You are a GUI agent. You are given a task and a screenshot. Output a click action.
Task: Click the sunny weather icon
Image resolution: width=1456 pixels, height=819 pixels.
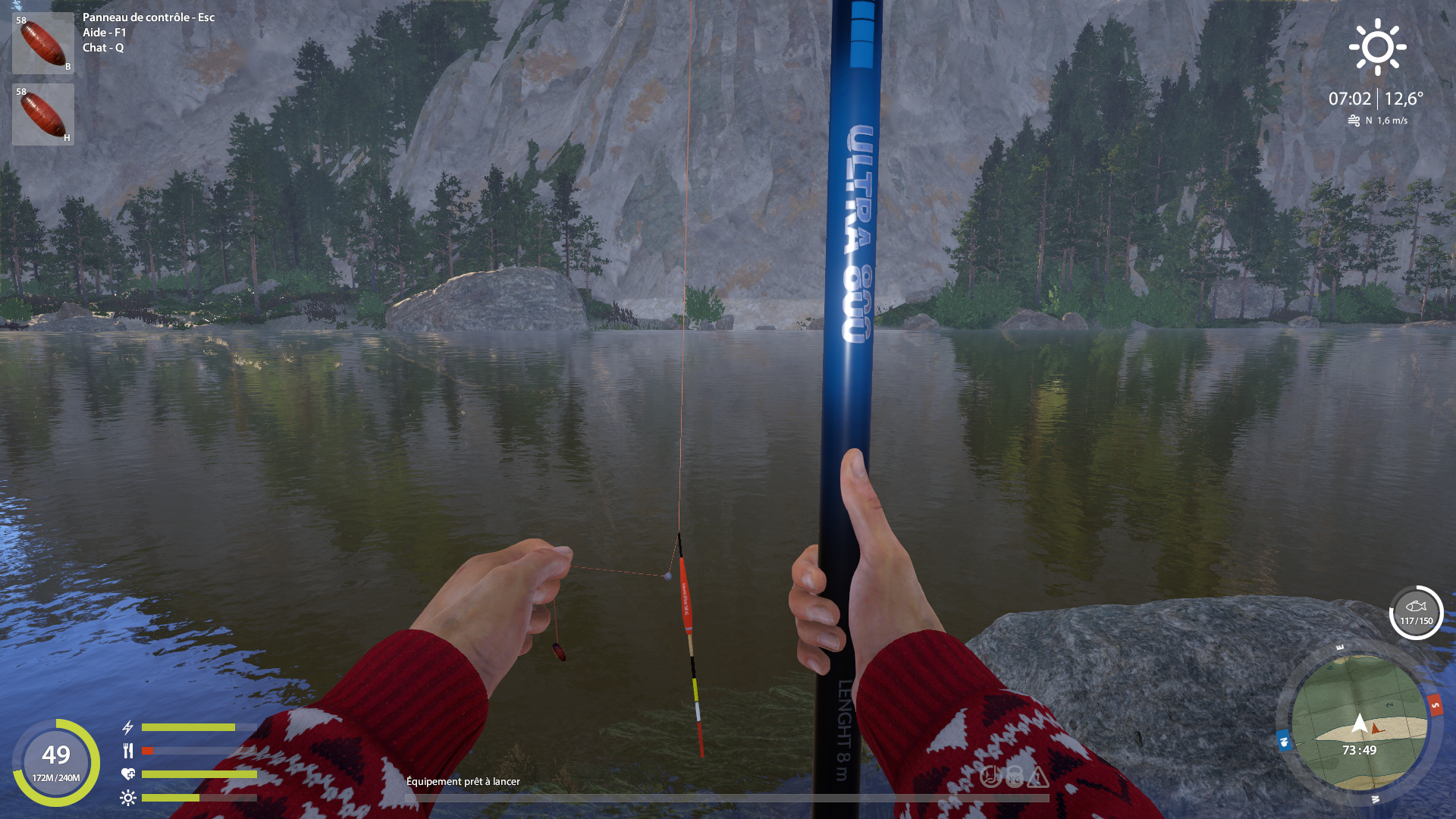[x=1377, y=47]
